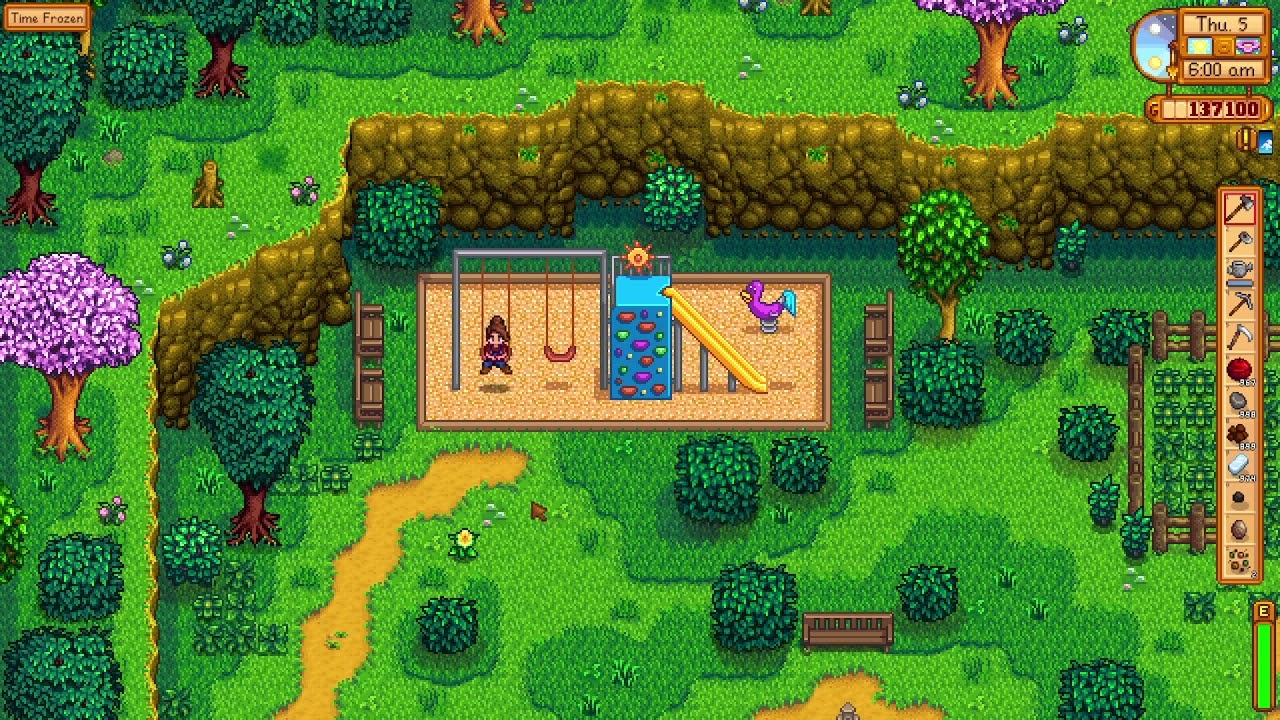Click the clock showing 6:00 am
Viewport: 1280px width, 720px height.
tap(1222, 70)
